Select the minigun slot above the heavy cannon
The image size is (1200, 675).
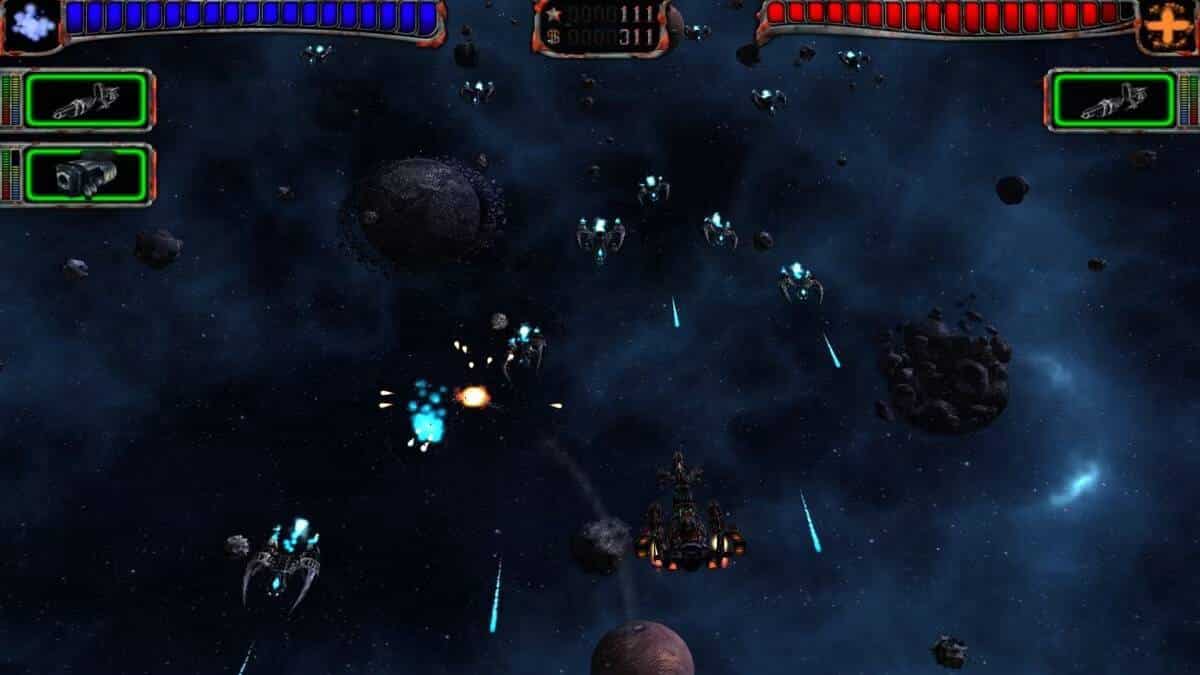click(86, 100)
